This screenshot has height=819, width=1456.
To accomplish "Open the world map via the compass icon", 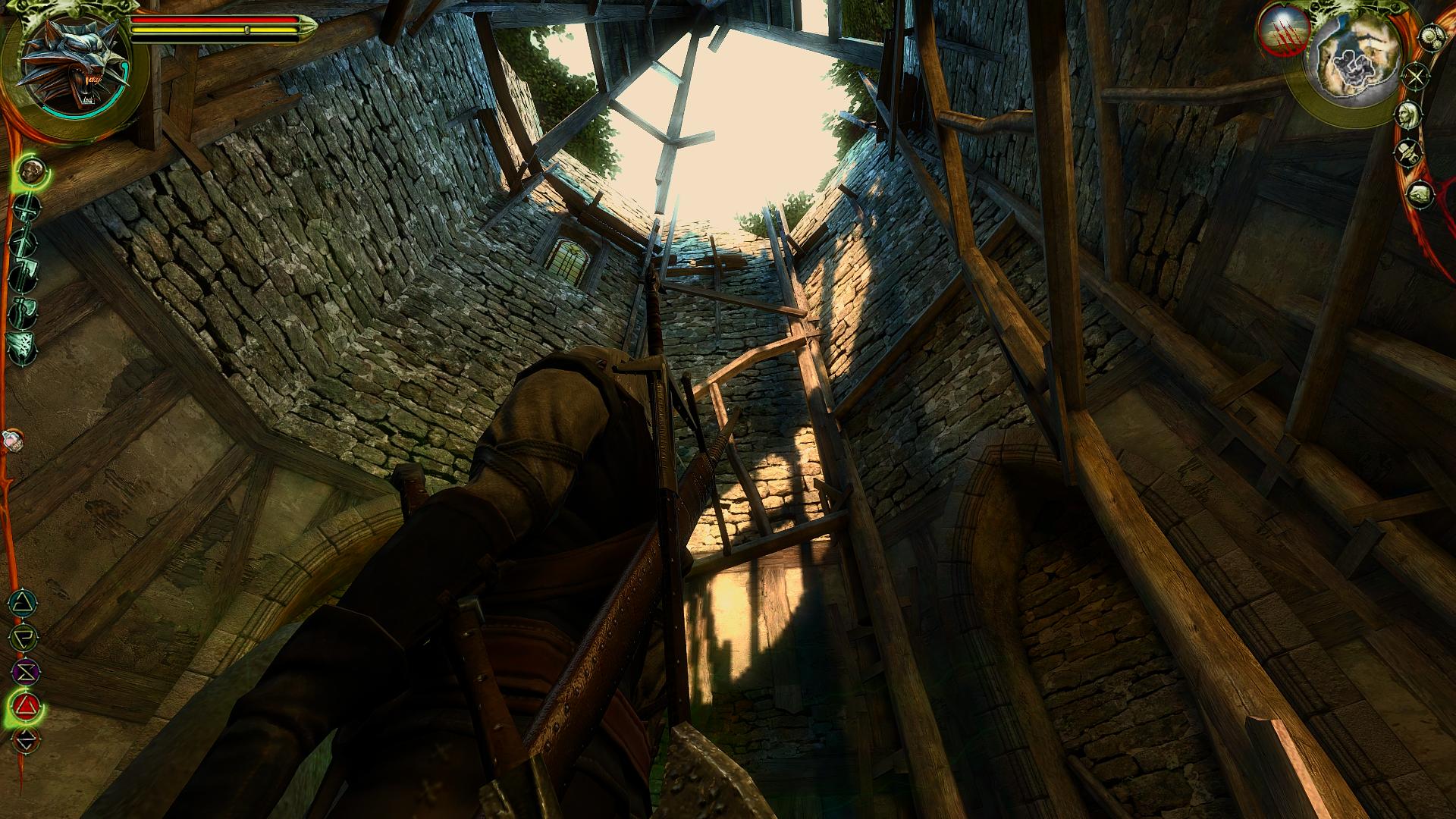I will pos(1414,76).
